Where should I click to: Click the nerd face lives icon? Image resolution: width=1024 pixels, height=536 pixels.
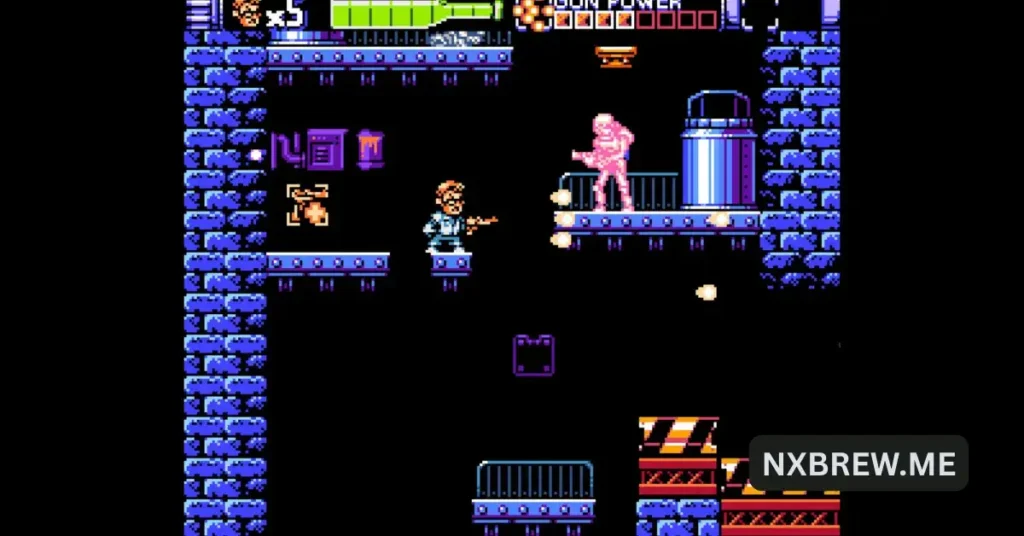(x=246, y=12)
